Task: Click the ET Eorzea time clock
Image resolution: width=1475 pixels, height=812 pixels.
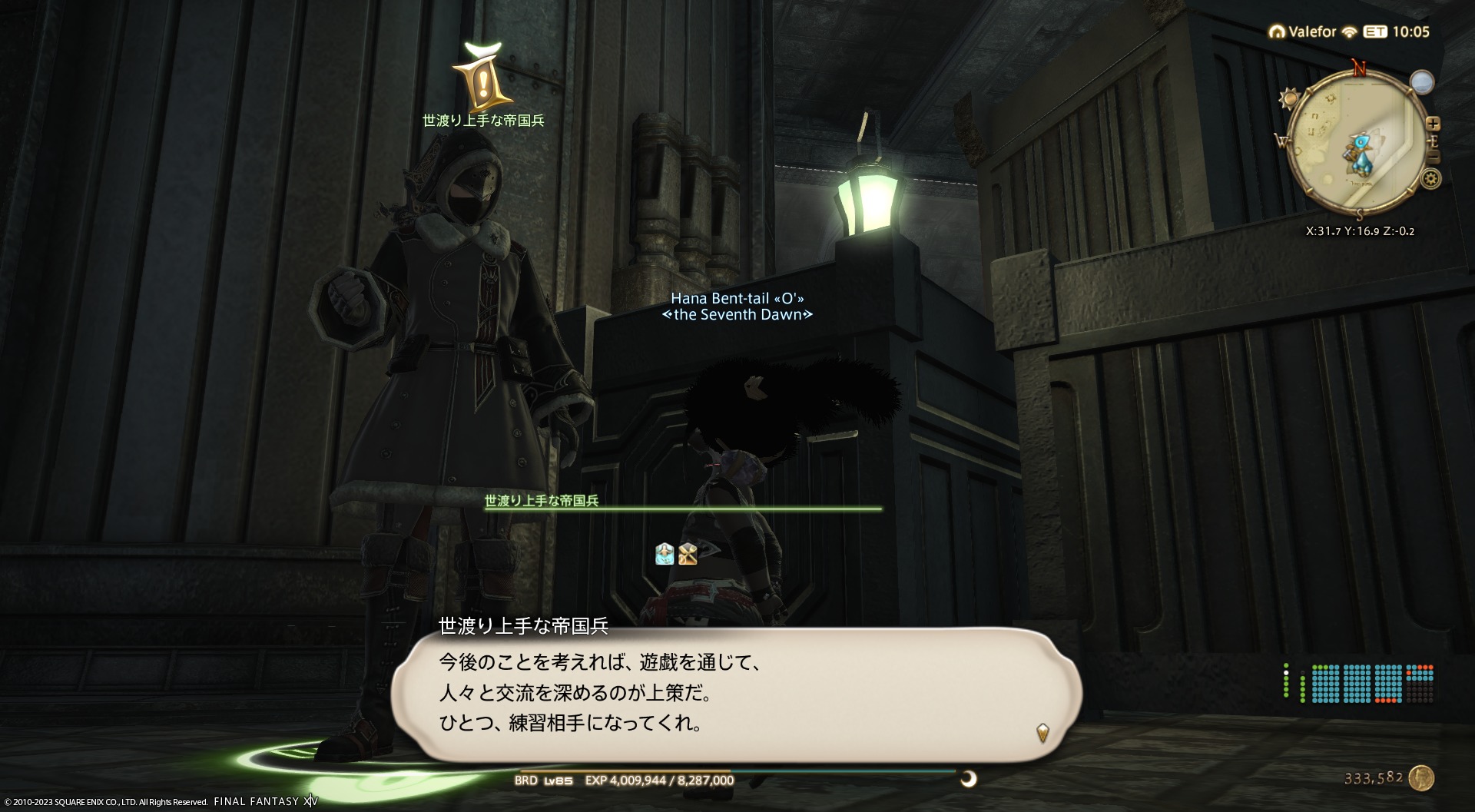Action: [x=1397, y=31]
